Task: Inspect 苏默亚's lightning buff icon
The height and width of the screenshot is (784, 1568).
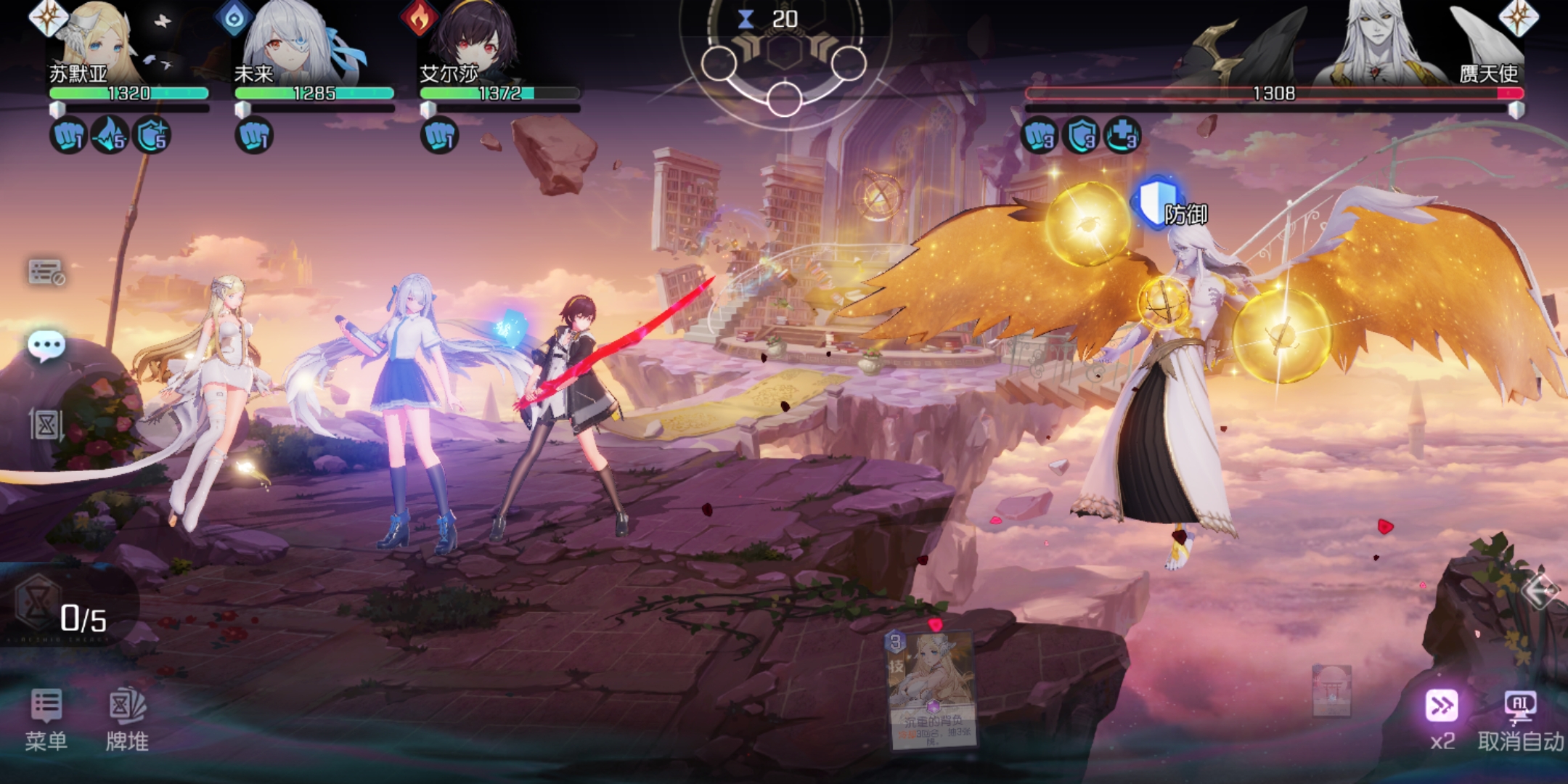Action: coord(110,136)
